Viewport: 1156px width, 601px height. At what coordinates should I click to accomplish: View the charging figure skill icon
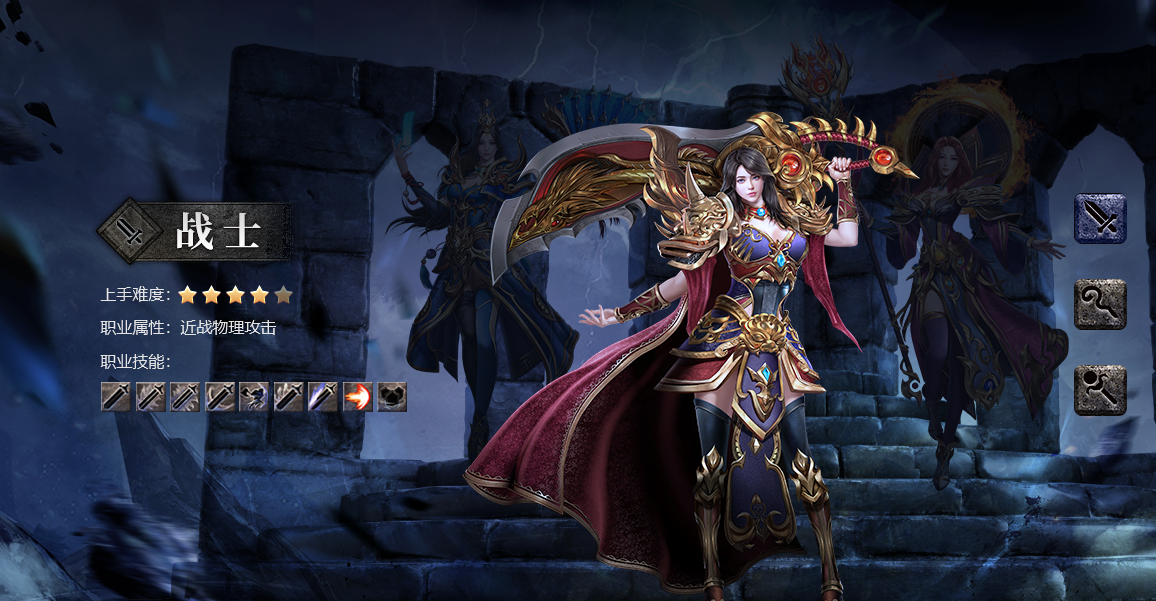tap(254, 396)
